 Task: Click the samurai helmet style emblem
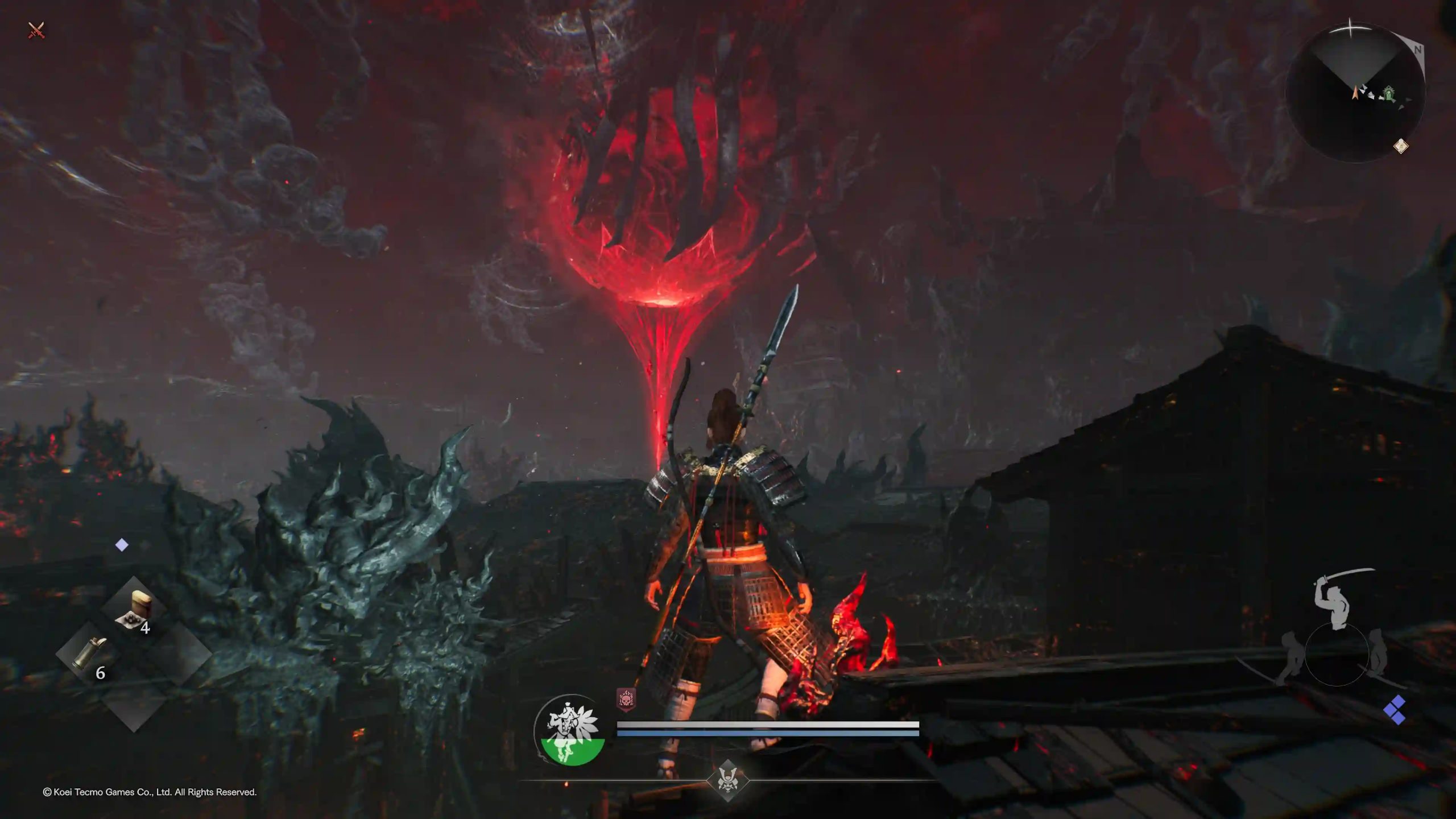tap(727, 780)
